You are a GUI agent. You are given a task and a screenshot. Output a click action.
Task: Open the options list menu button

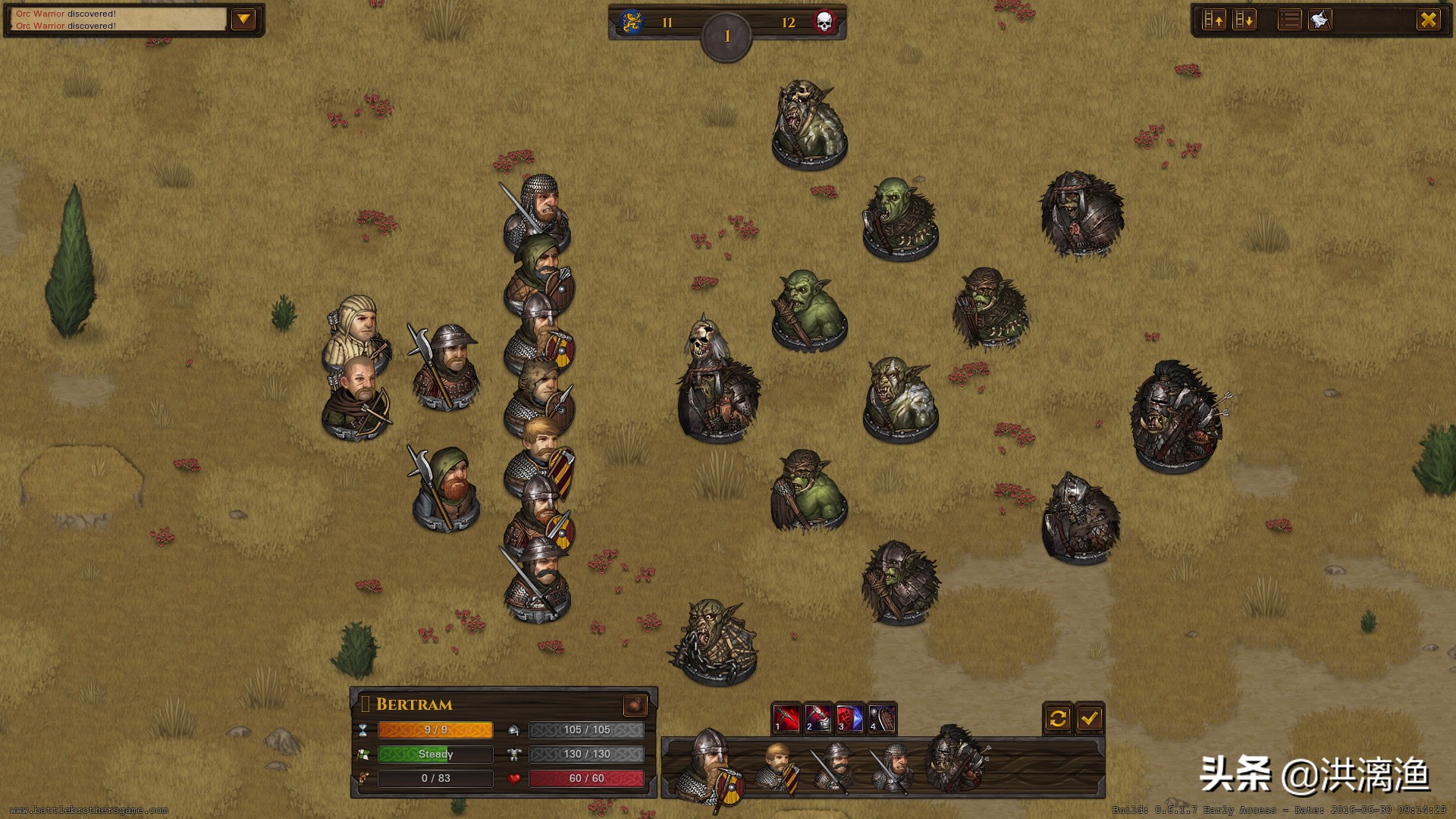[x=1289, y=20]
